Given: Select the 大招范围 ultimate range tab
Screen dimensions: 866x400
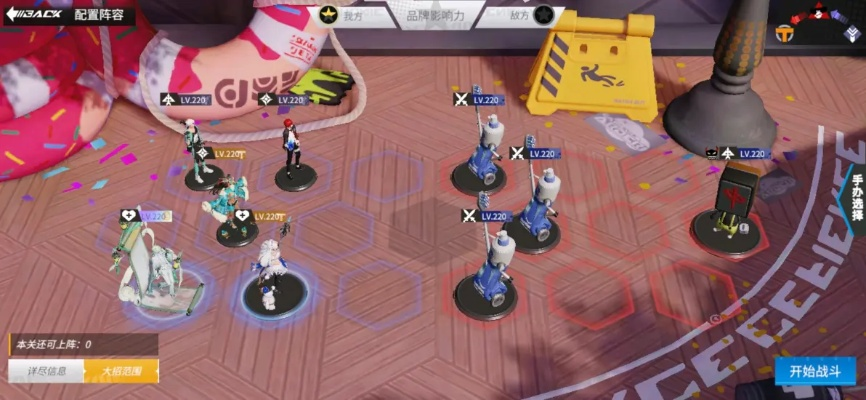Looking at the screenshot, I should [122, 372].
